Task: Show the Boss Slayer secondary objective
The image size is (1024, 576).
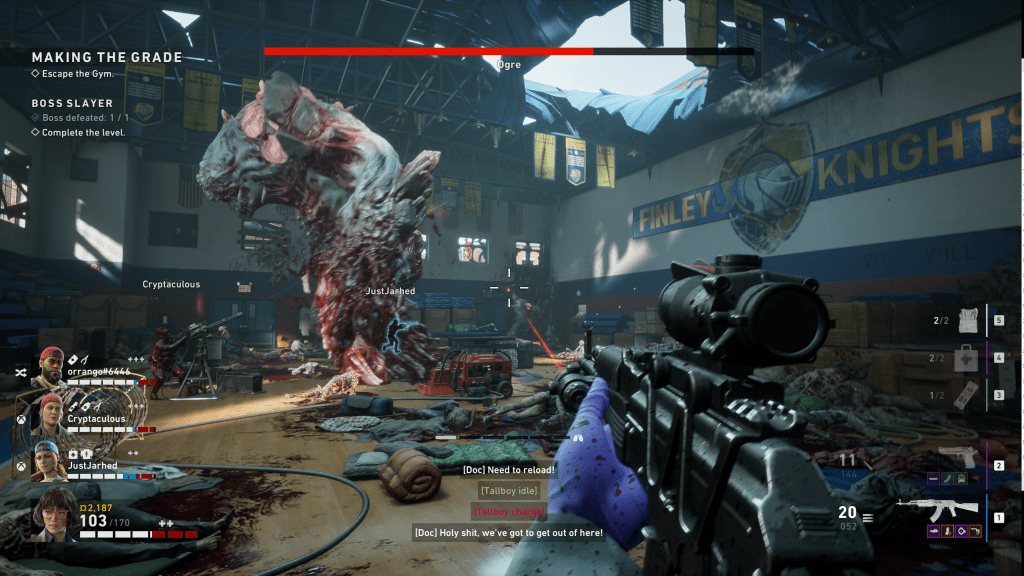Action: click(x=73, y=103)
